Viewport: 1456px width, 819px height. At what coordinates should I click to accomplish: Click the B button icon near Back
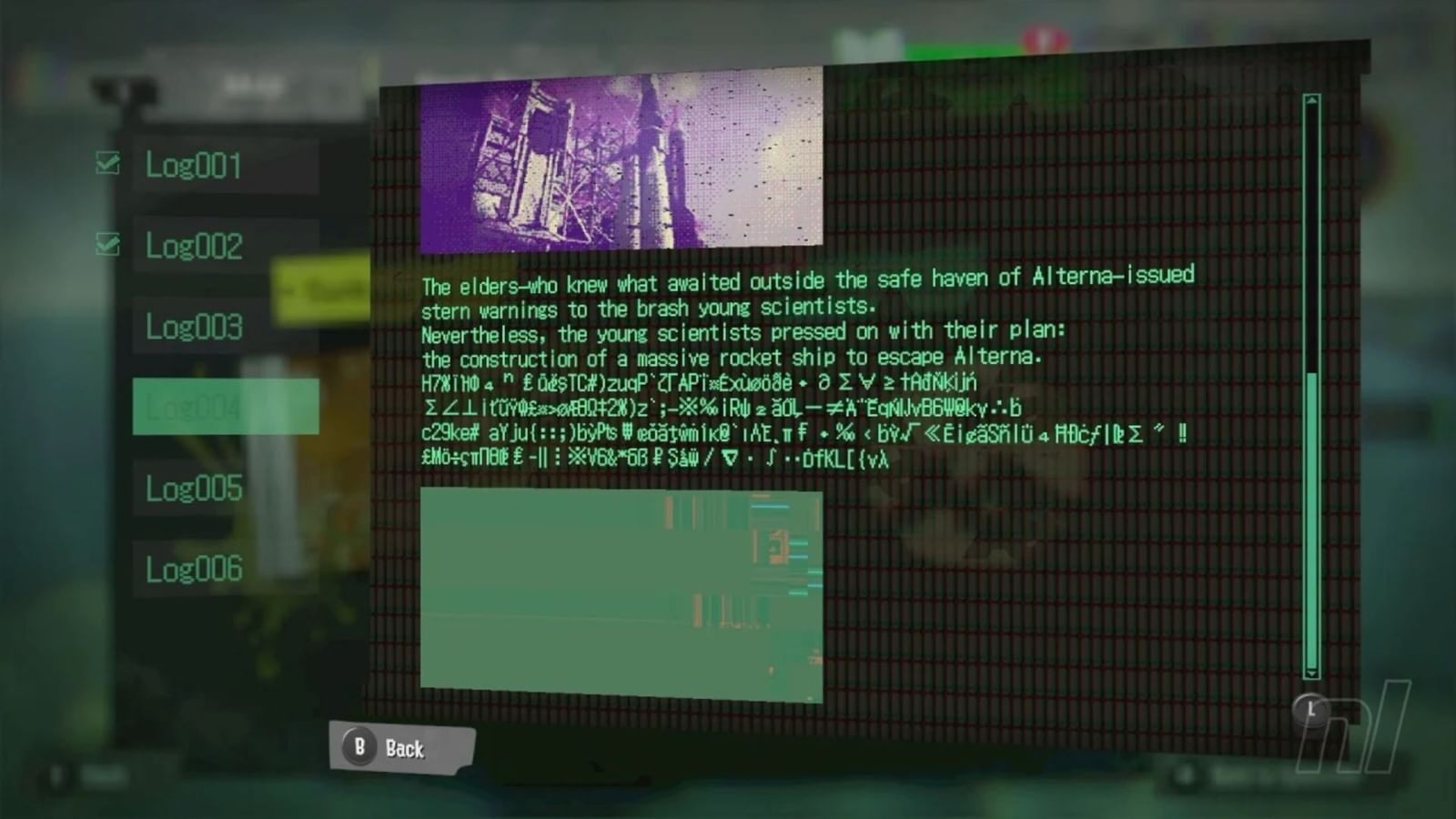361,748
